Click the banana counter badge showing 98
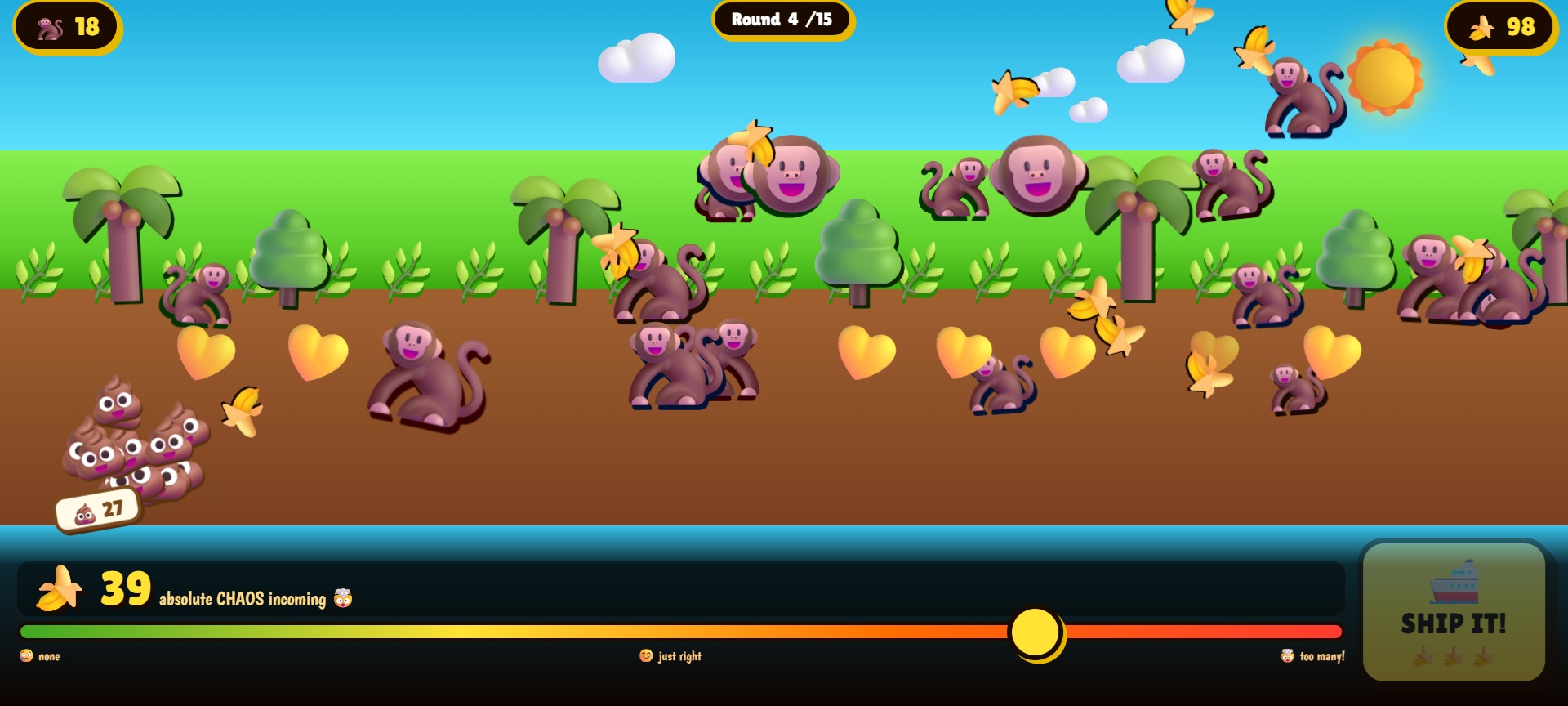 (1501, 27)
